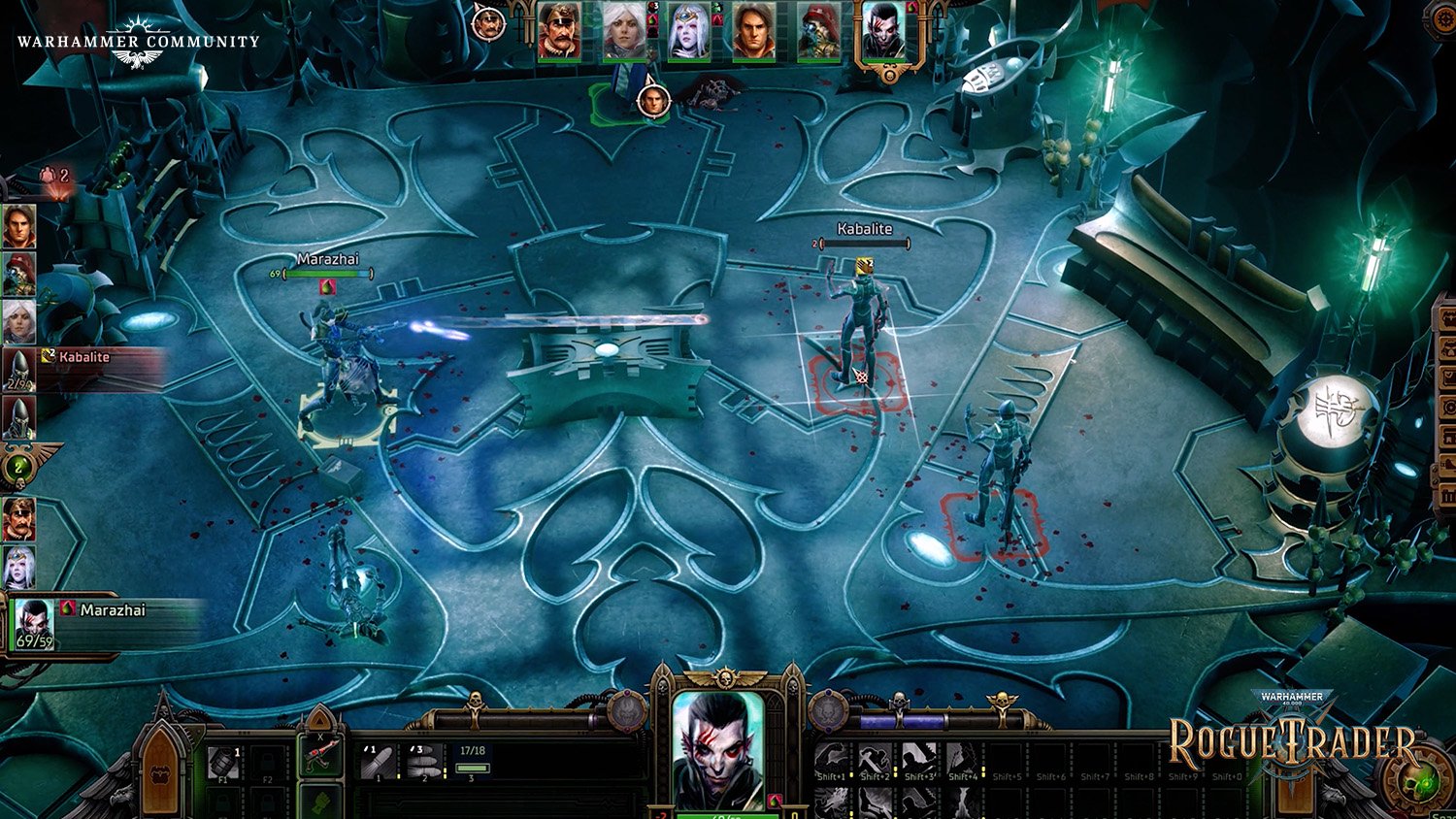Image resolution: width=1456 pixels, height=819 pixels.
Task: Click the arrow above the weapon slot to switch weapon sets
Action: coord(319,720)
